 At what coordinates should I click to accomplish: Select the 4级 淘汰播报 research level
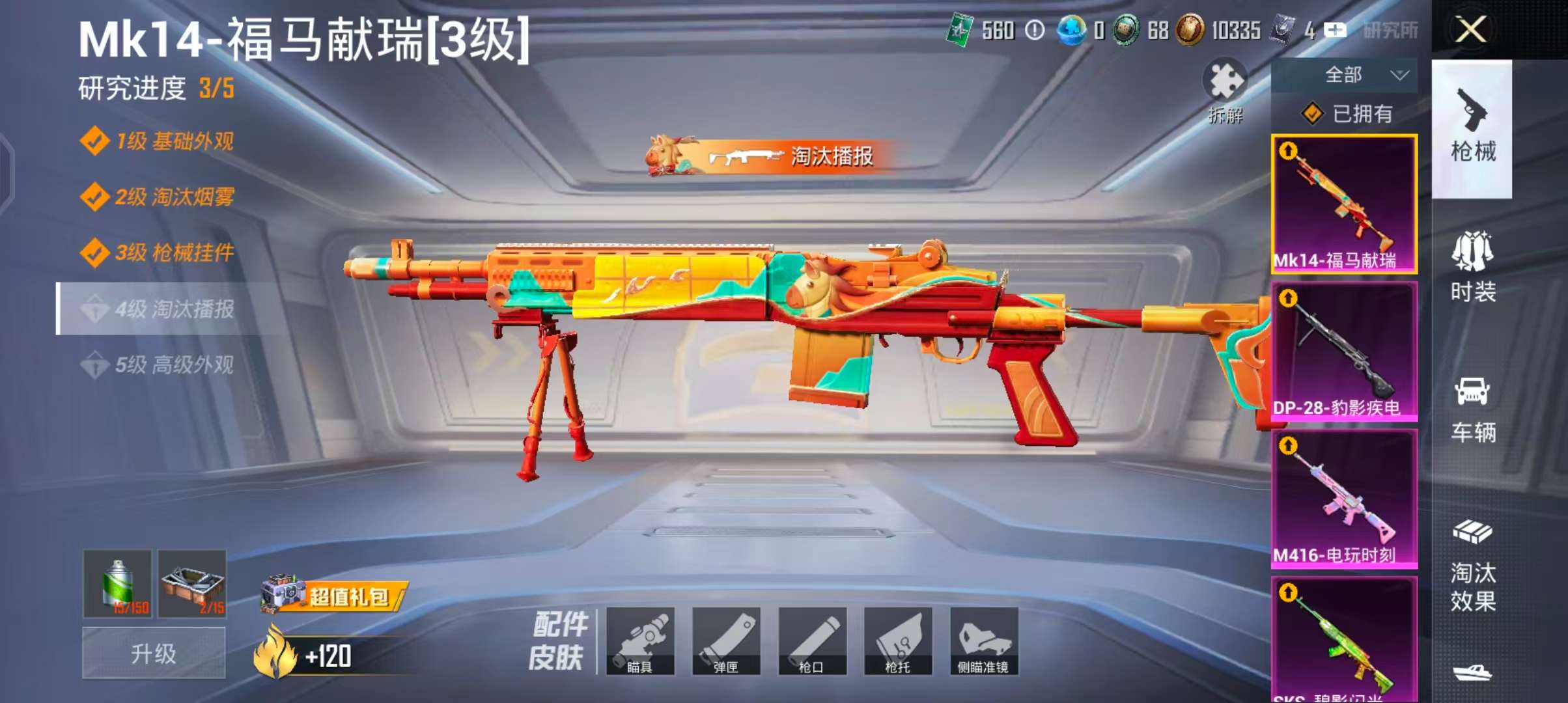(174, 309)
